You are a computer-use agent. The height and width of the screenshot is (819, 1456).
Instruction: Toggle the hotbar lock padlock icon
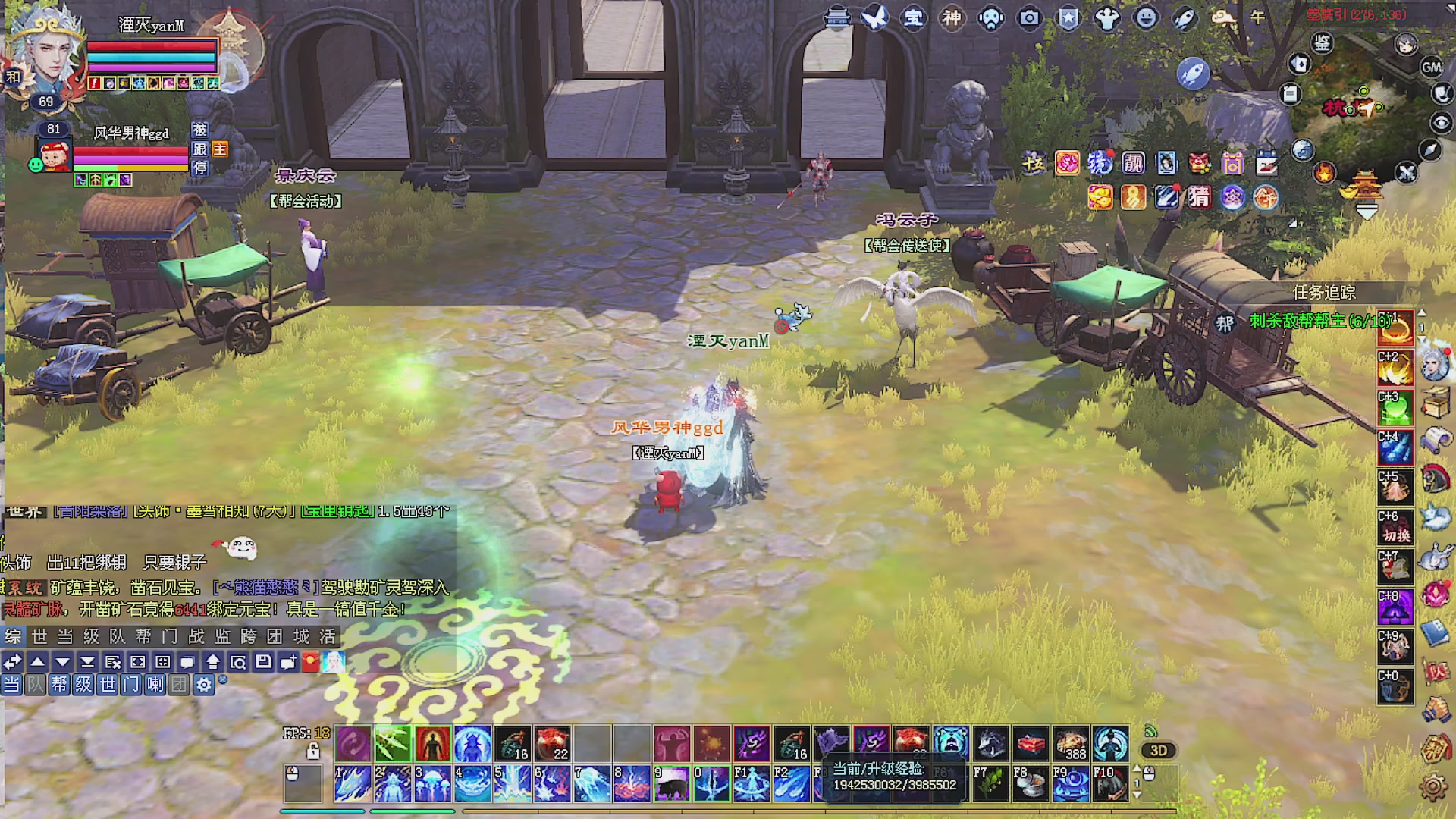coord(312,752)
